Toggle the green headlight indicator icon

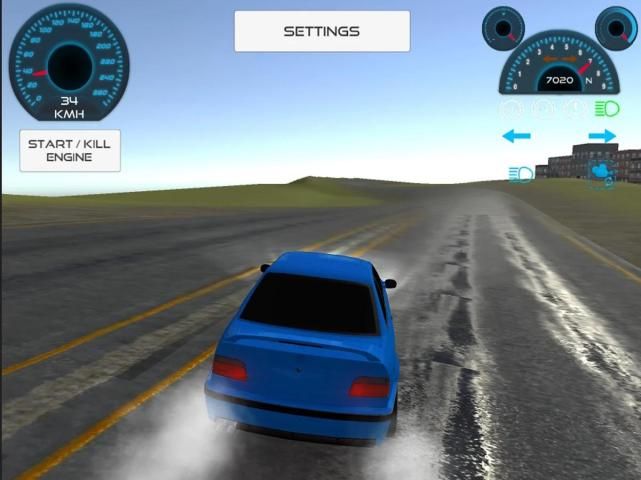coord(606,108)
